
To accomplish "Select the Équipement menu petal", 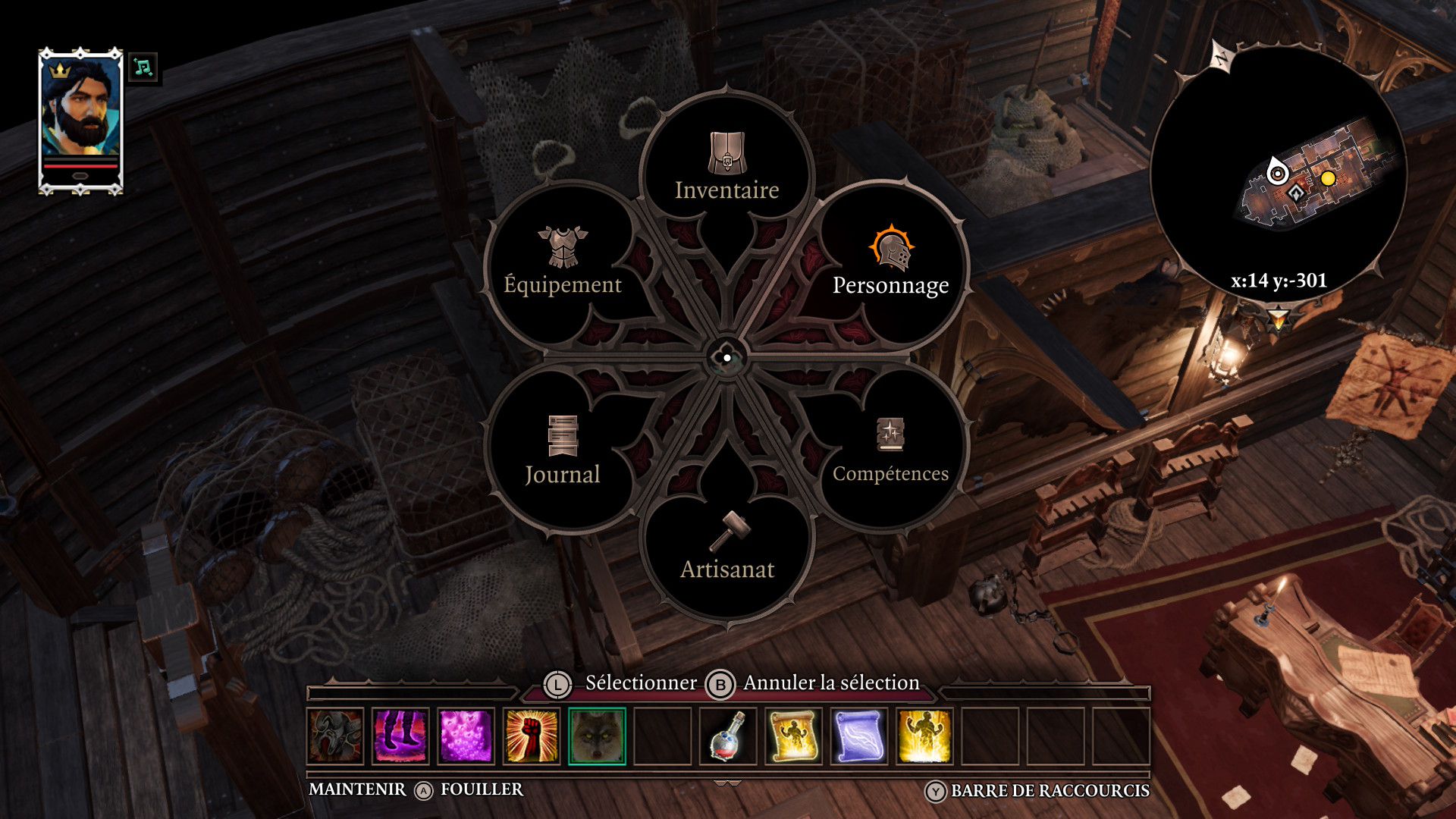I will [562, 265].
